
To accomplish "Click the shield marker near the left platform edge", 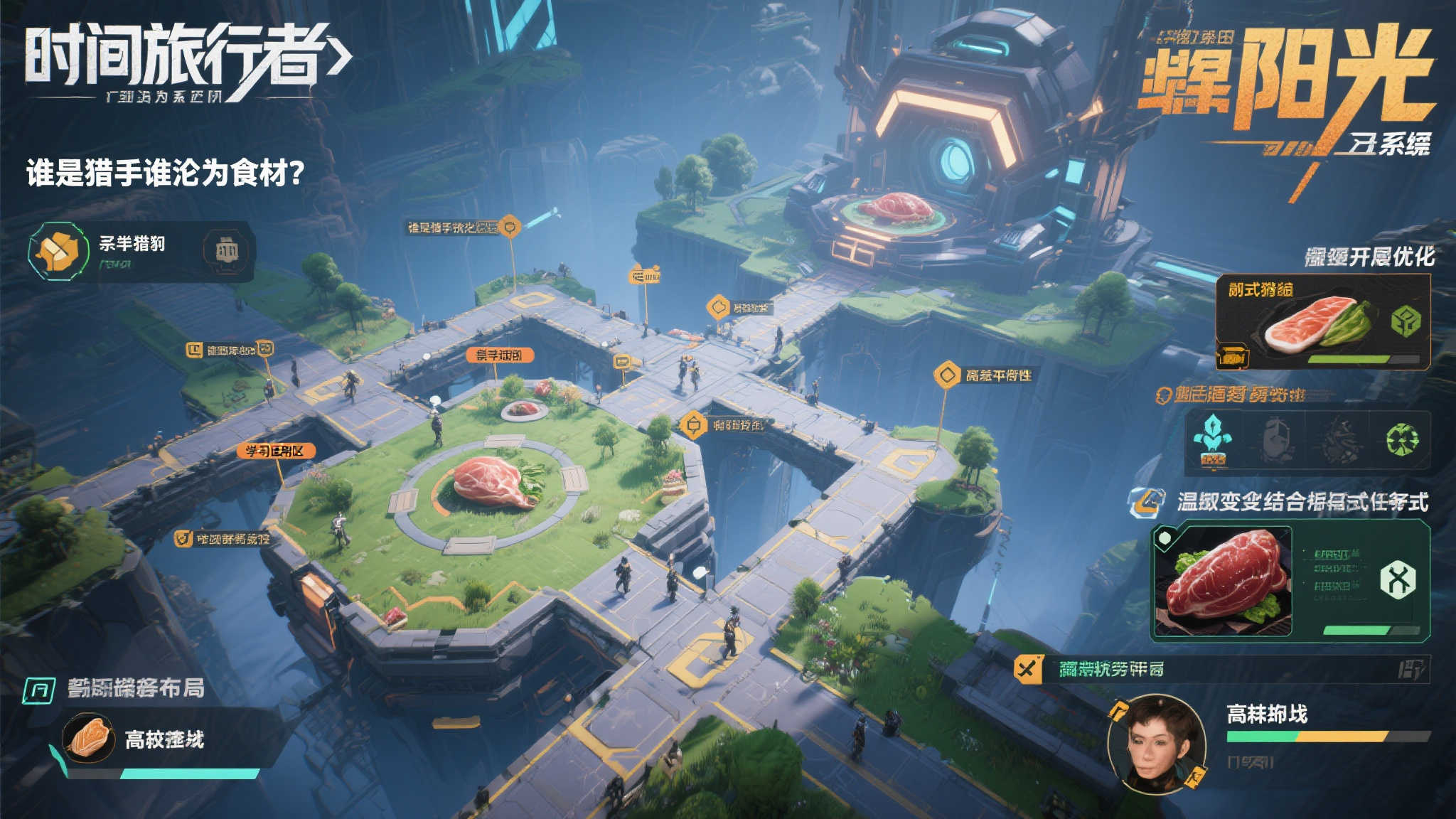I will [x=183, y=538].
